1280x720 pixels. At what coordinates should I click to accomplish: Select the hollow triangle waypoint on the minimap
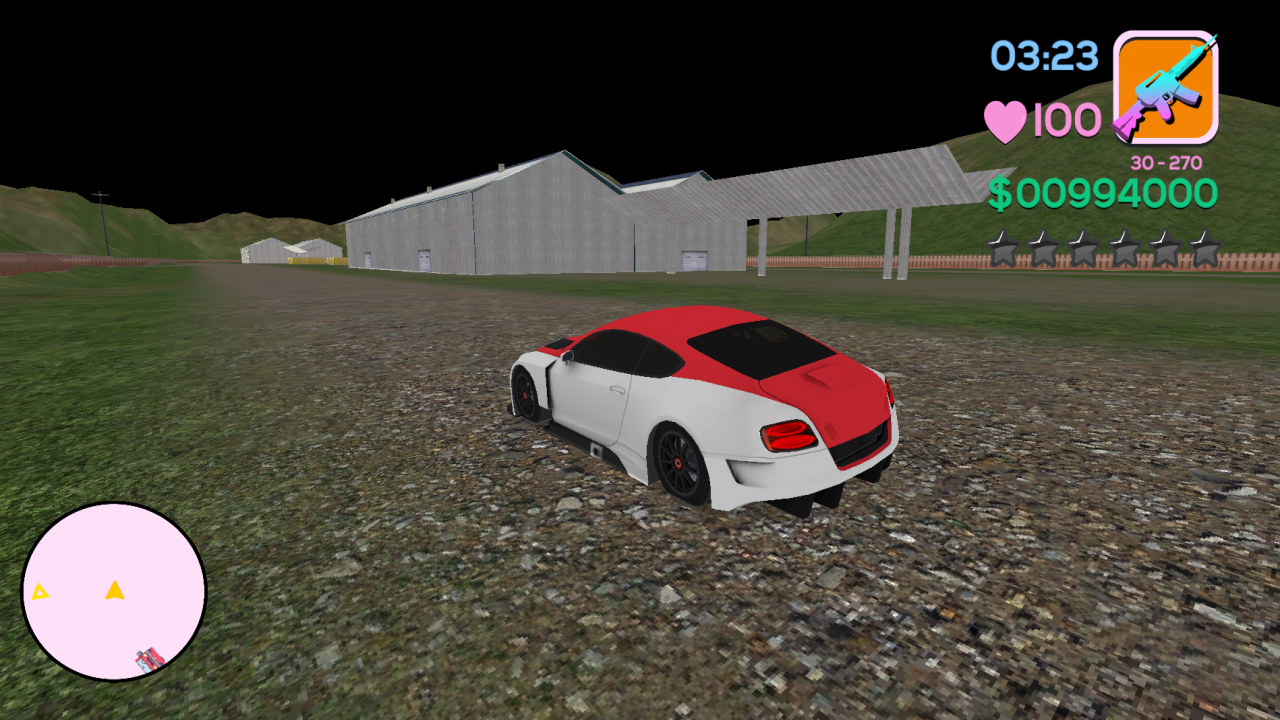[x=38, y=592]
